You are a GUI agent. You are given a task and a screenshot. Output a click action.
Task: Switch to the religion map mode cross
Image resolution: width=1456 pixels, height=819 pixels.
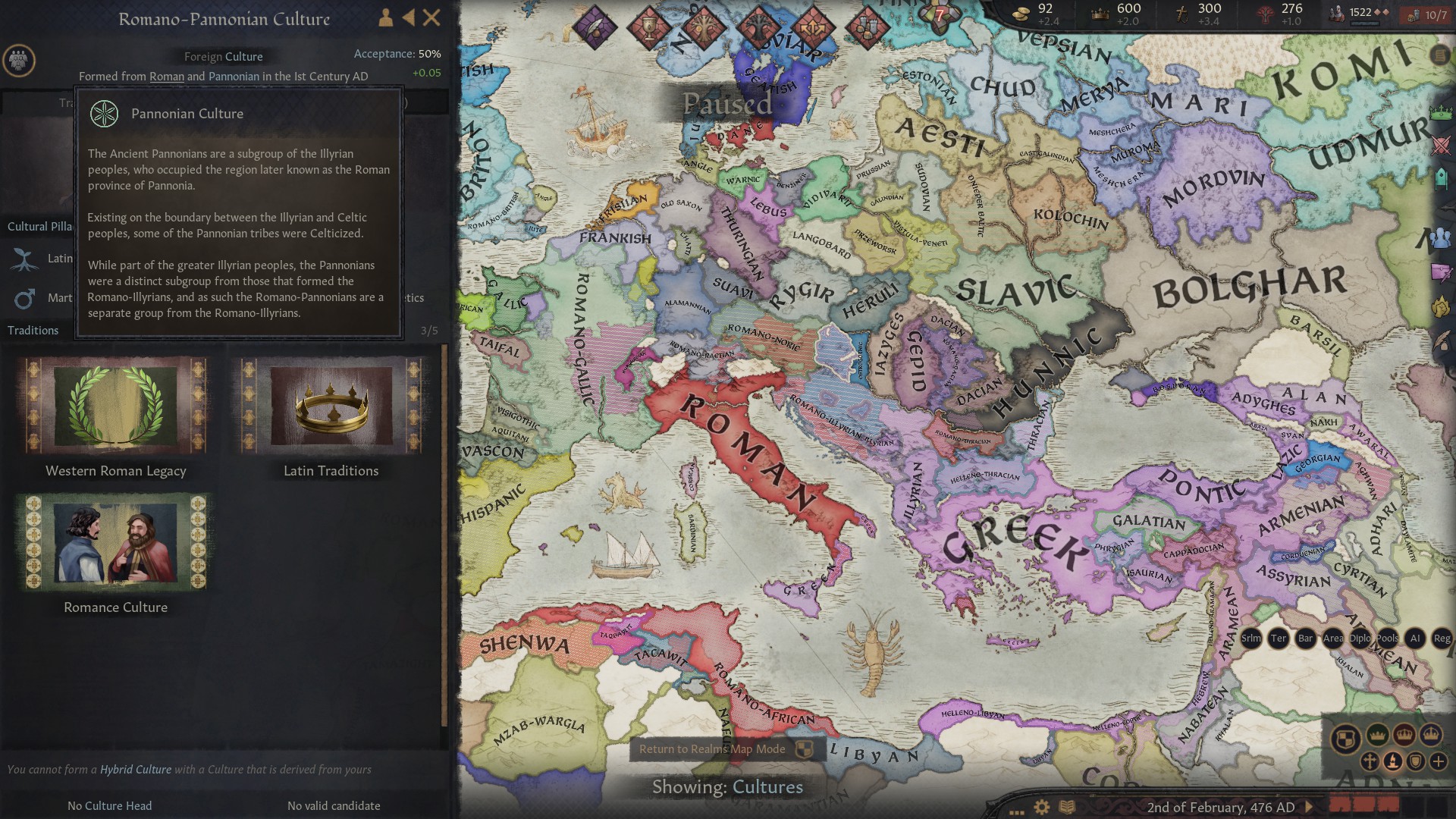click(1370, 761)
